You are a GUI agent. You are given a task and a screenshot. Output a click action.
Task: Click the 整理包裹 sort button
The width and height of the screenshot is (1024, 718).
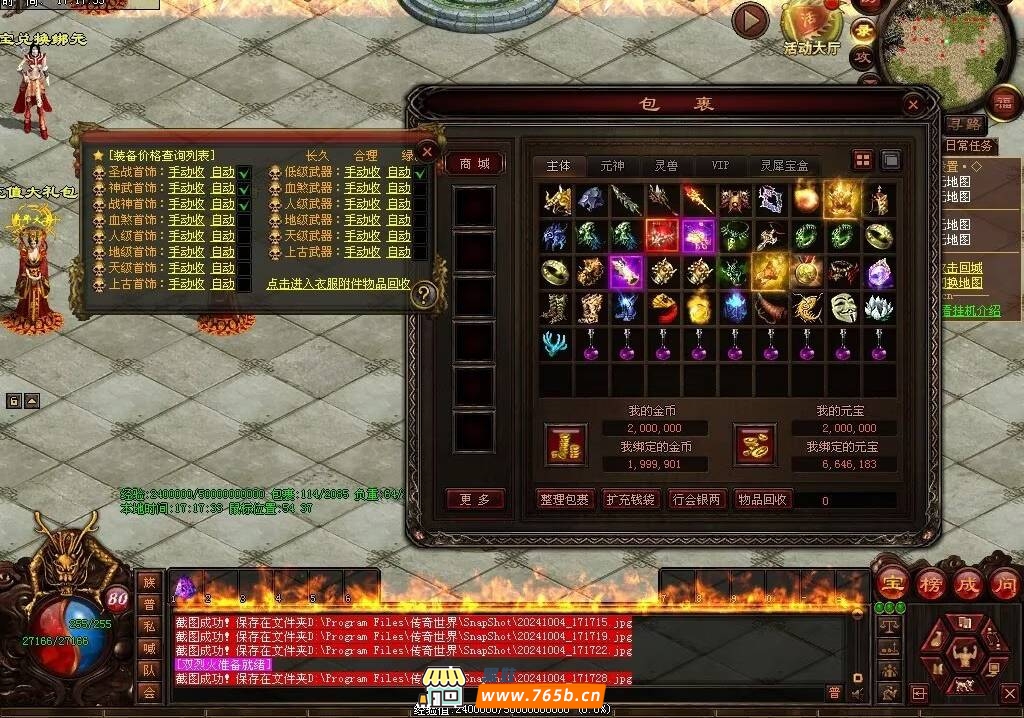(565, 500)
